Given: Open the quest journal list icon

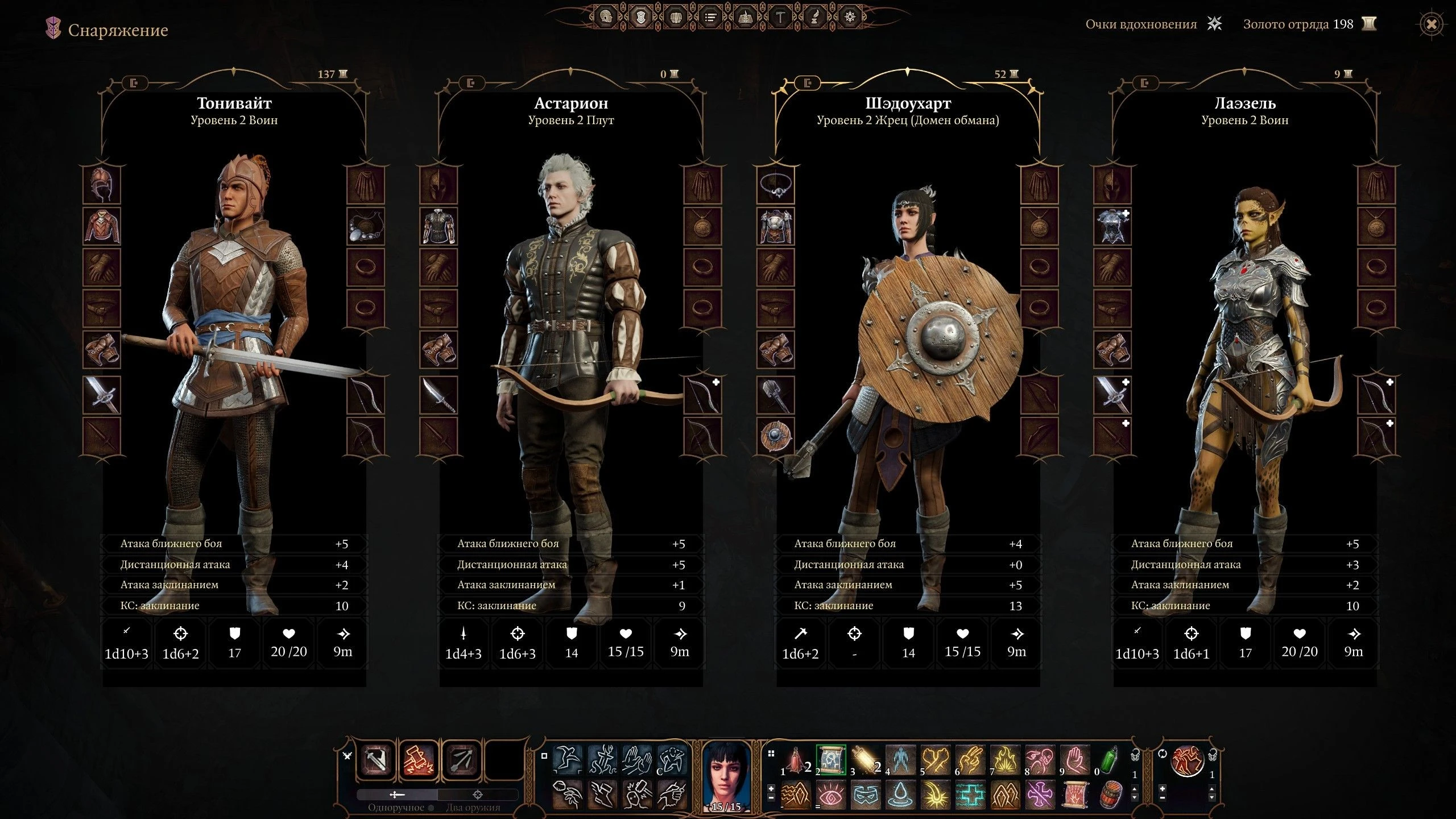Looking at the screenshot, I should coord(710,18).
